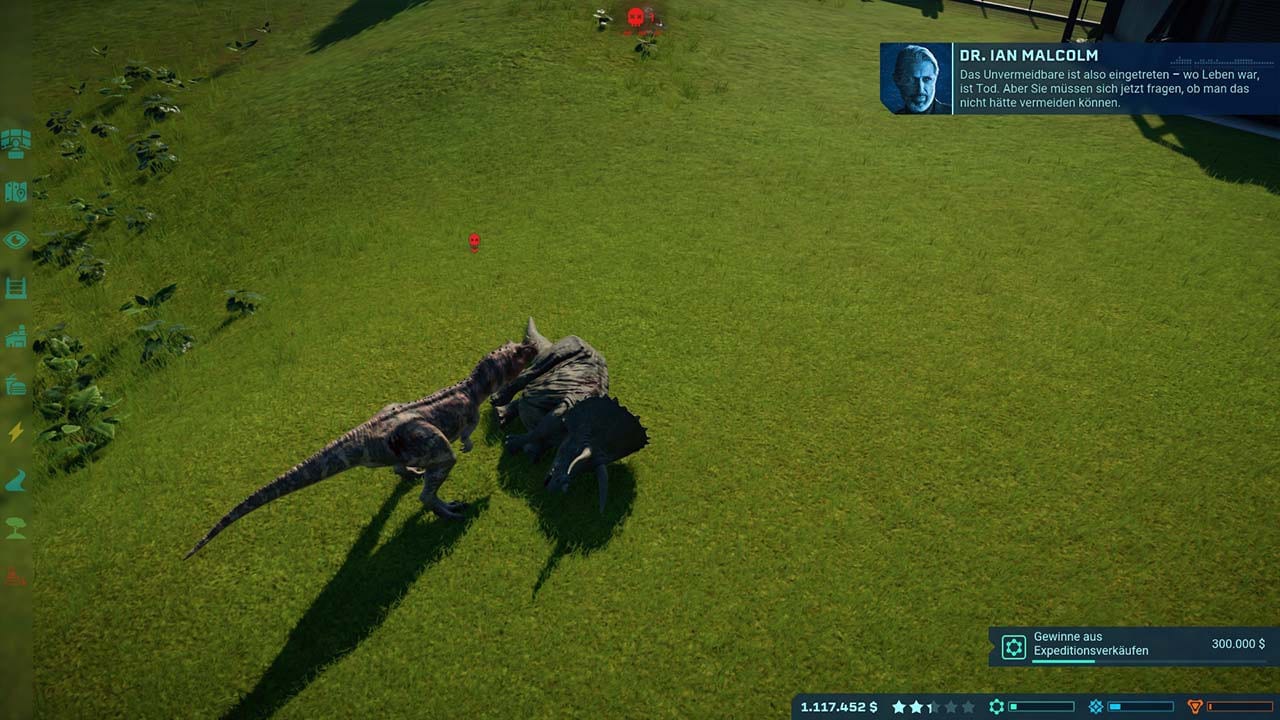Viewport: 1280px width, 720px height.
Task: Click the red skull marker near the dinosaurs
Action: 475,241
